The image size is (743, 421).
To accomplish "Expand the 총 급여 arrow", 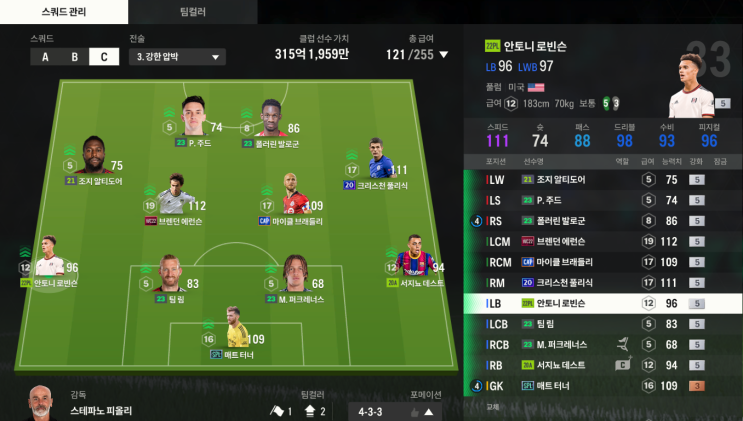I will point(444,55).
